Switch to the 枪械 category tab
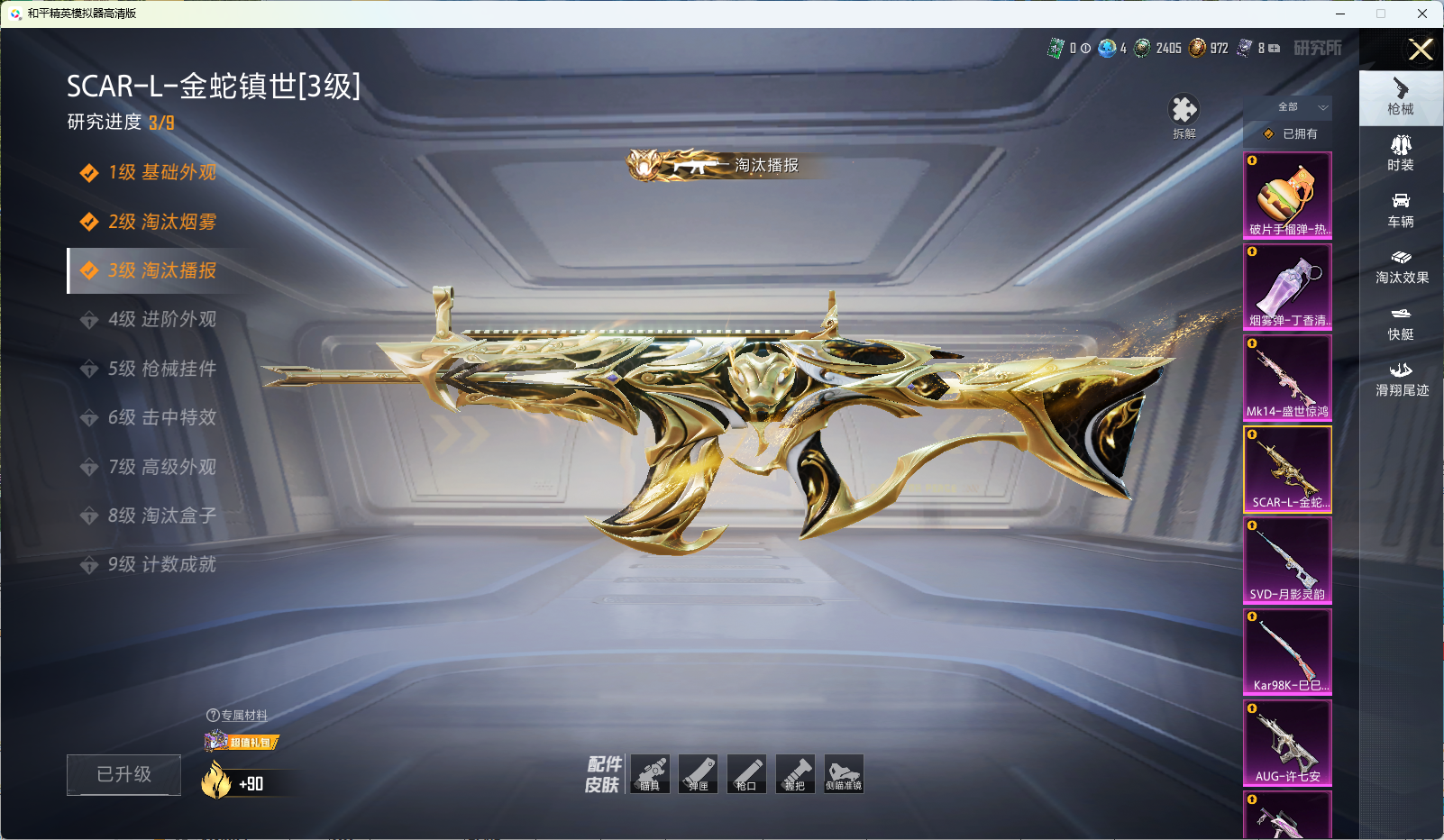Viewport: 1444px width, 840px height. pyautogui.click(x=1401, y=96)
